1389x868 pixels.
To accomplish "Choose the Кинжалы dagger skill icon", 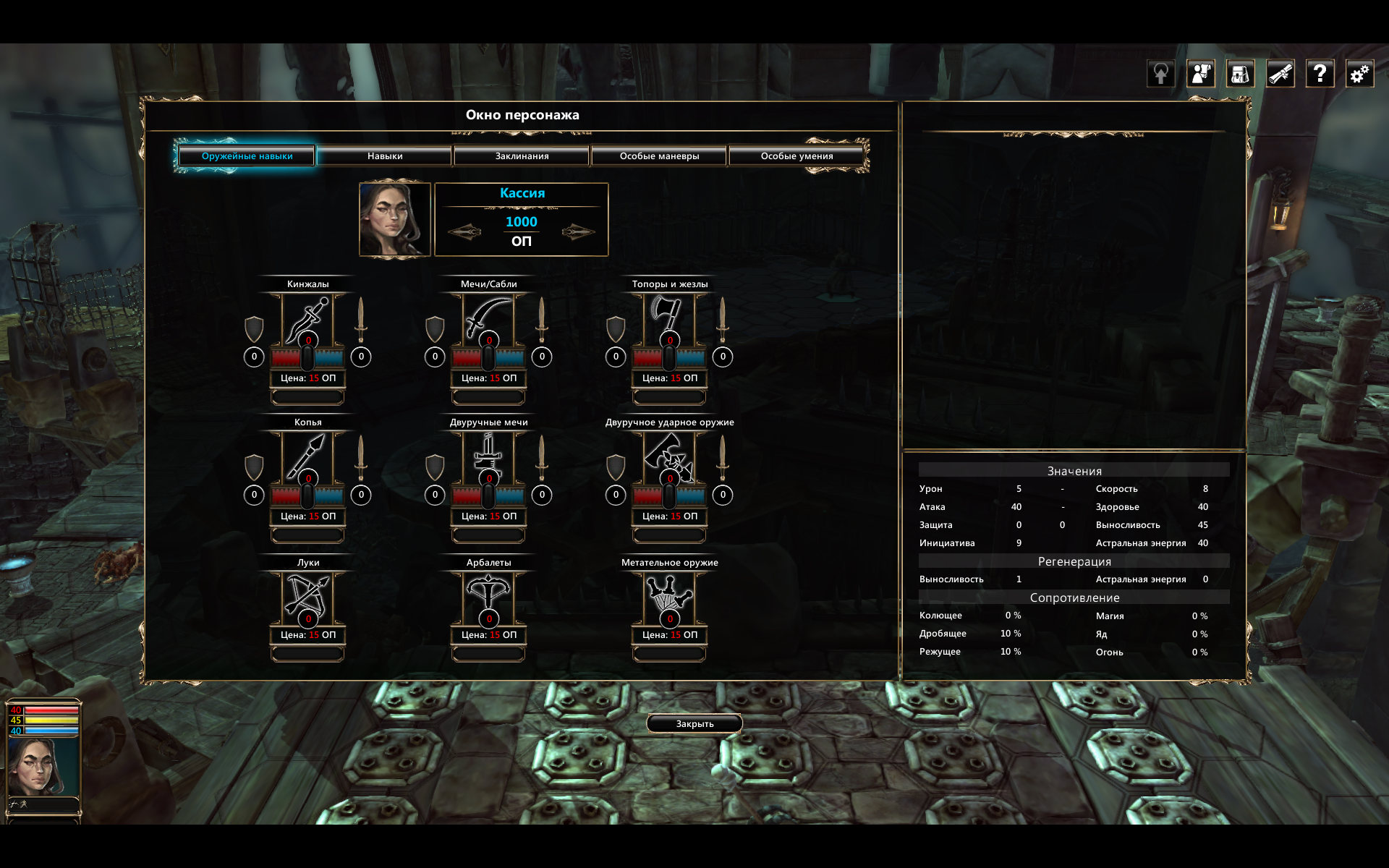I will point(307,318).
